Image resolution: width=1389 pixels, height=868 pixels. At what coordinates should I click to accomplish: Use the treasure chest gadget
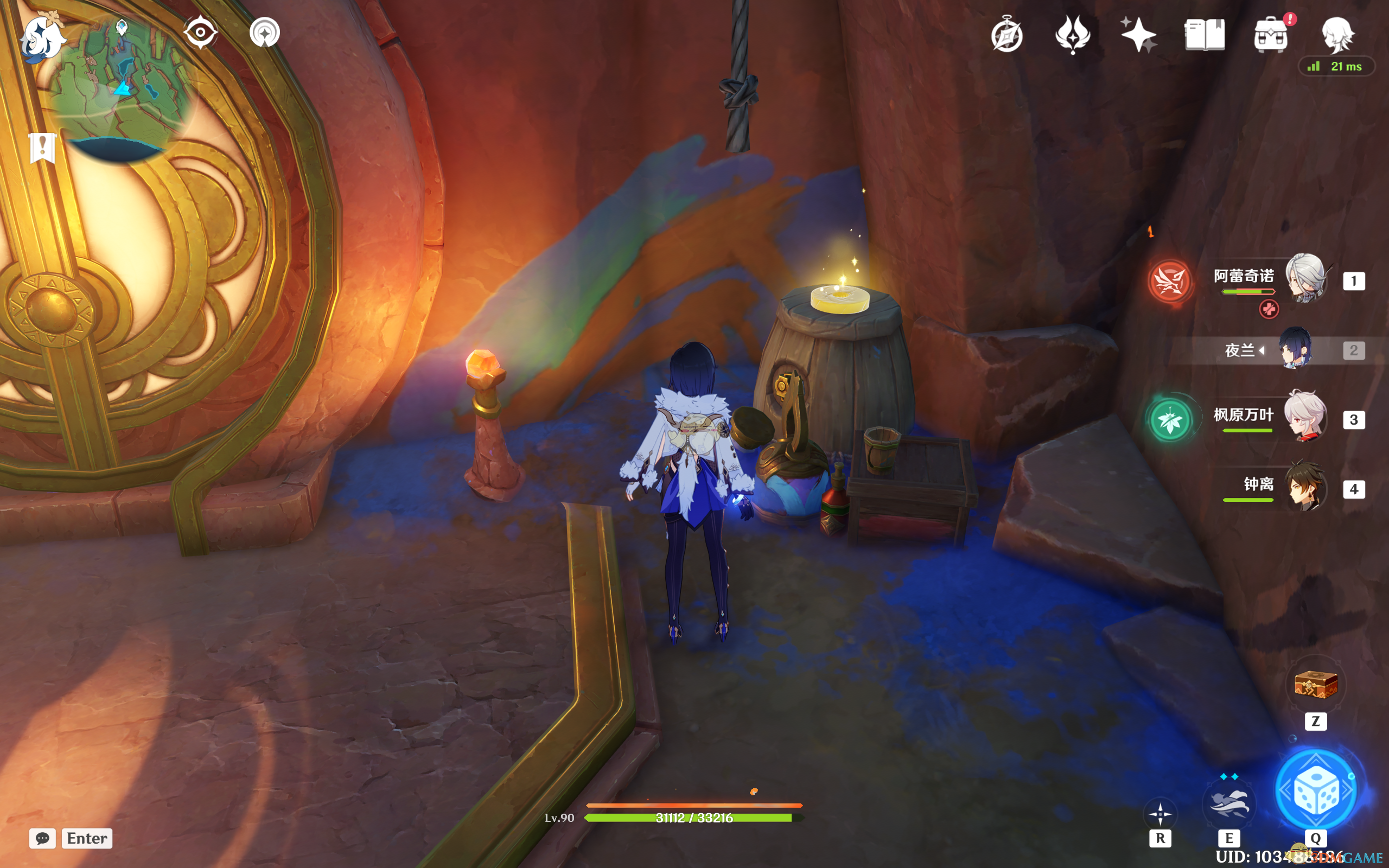tap(1316, 684)
